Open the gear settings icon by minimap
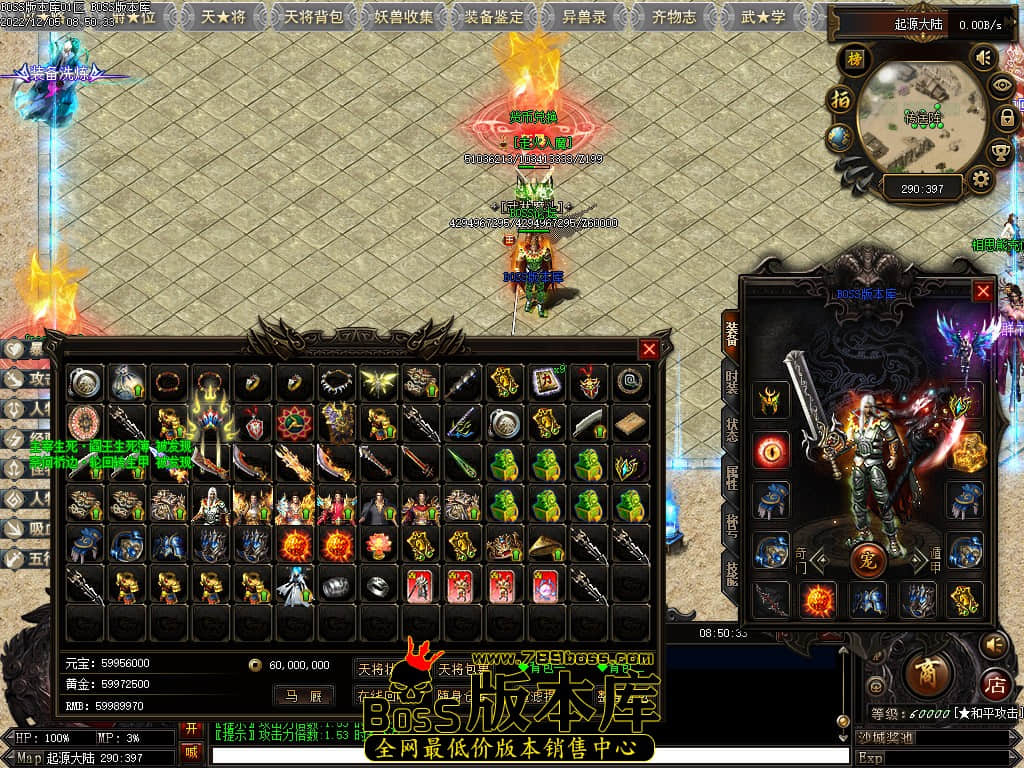The width and height of the screenshot is (1024, 768). point(980,180)
